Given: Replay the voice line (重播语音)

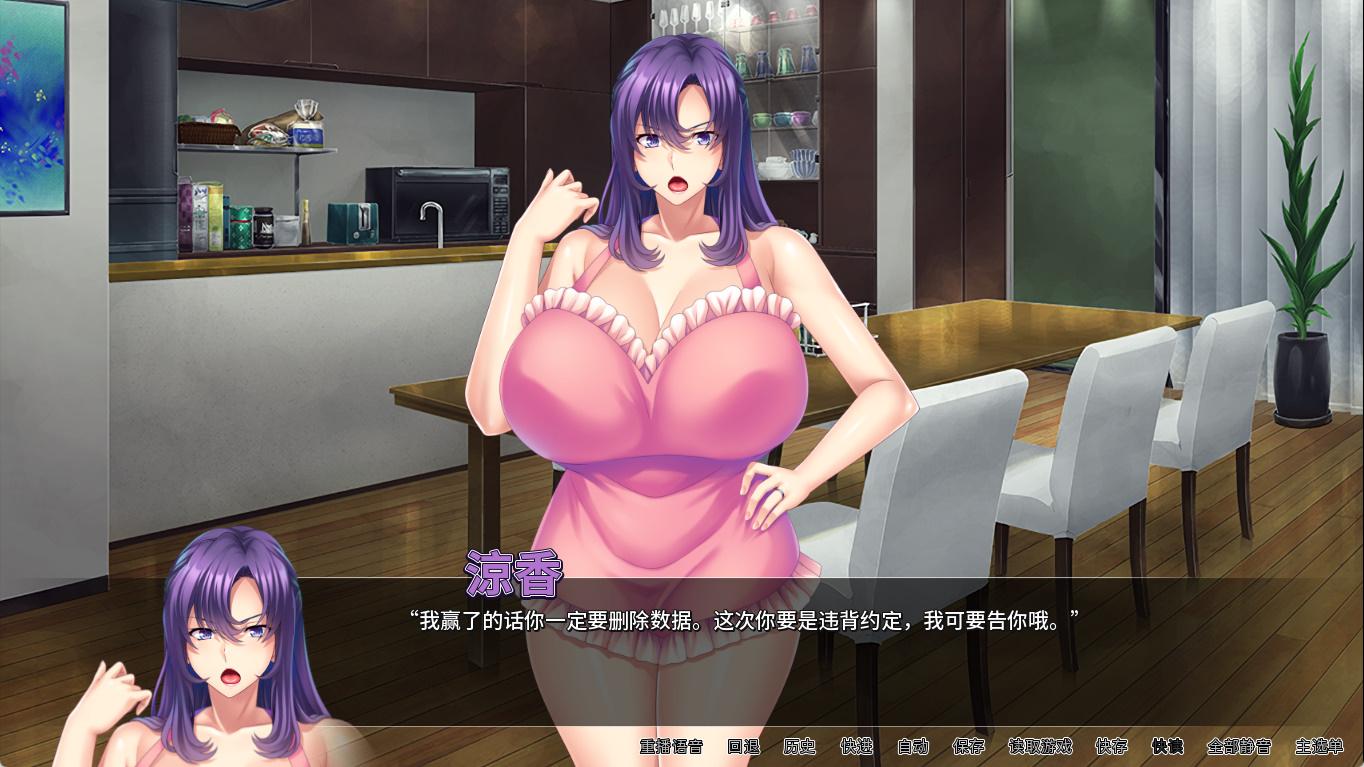Looking at the screenshot, I should pos(671,746).
